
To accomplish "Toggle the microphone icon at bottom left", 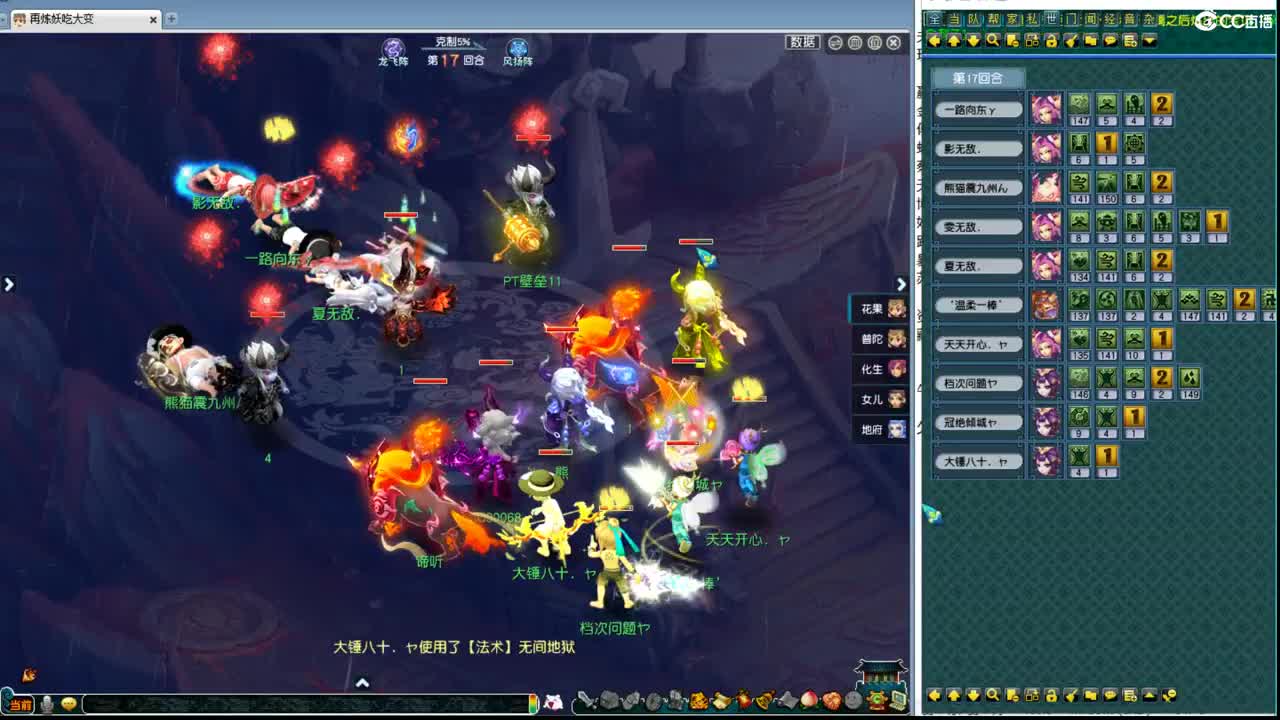I will tap(48, 704).
